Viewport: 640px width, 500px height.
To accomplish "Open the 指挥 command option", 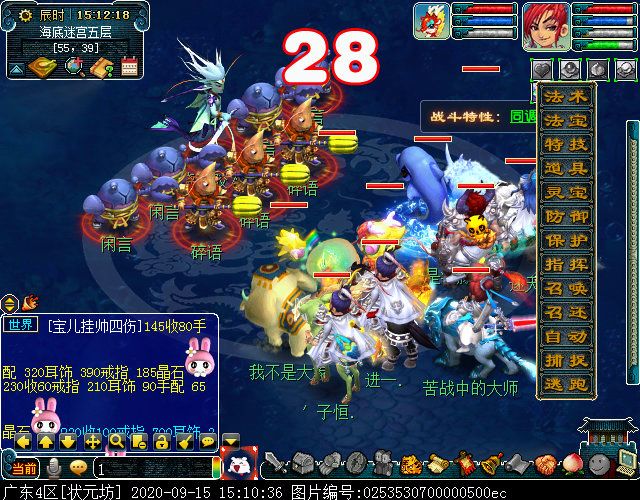I will click(x=566, y=264).
